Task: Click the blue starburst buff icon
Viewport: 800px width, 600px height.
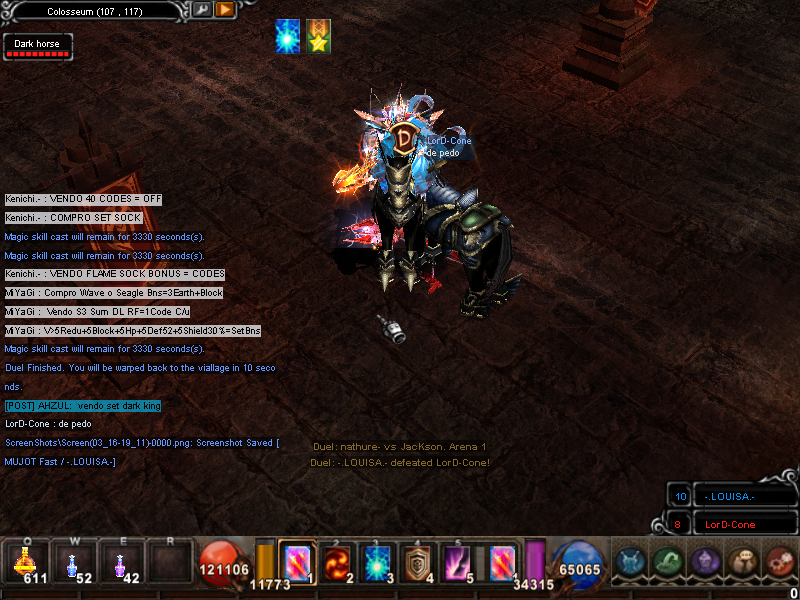Action: [290, 37]
